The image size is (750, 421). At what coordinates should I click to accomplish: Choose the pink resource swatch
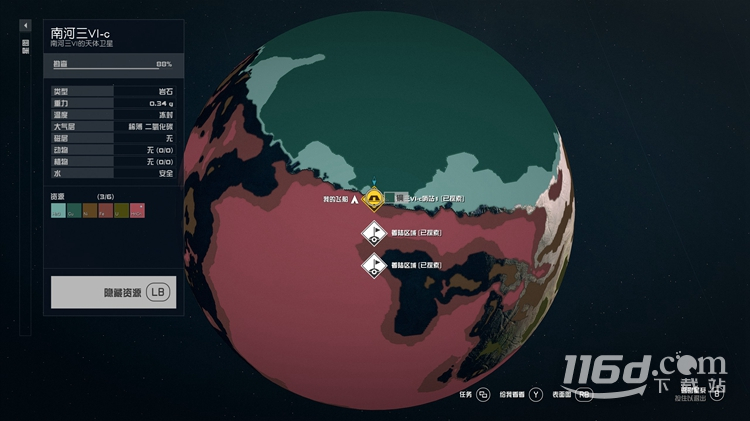tap(138, 211)
